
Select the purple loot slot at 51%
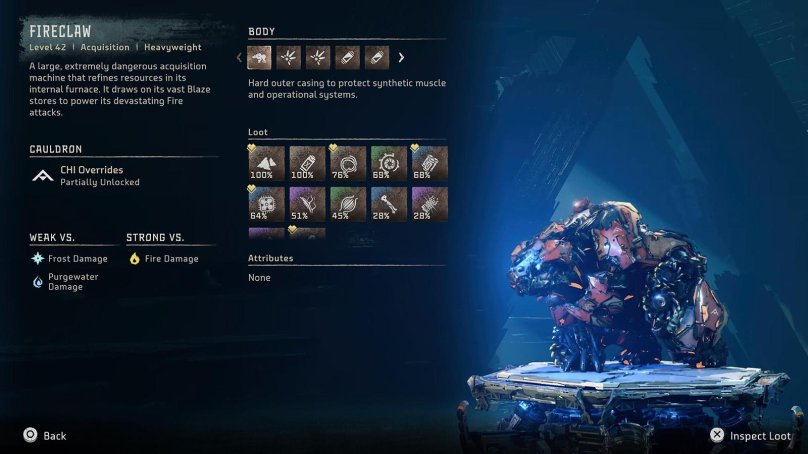pos(307,203)
